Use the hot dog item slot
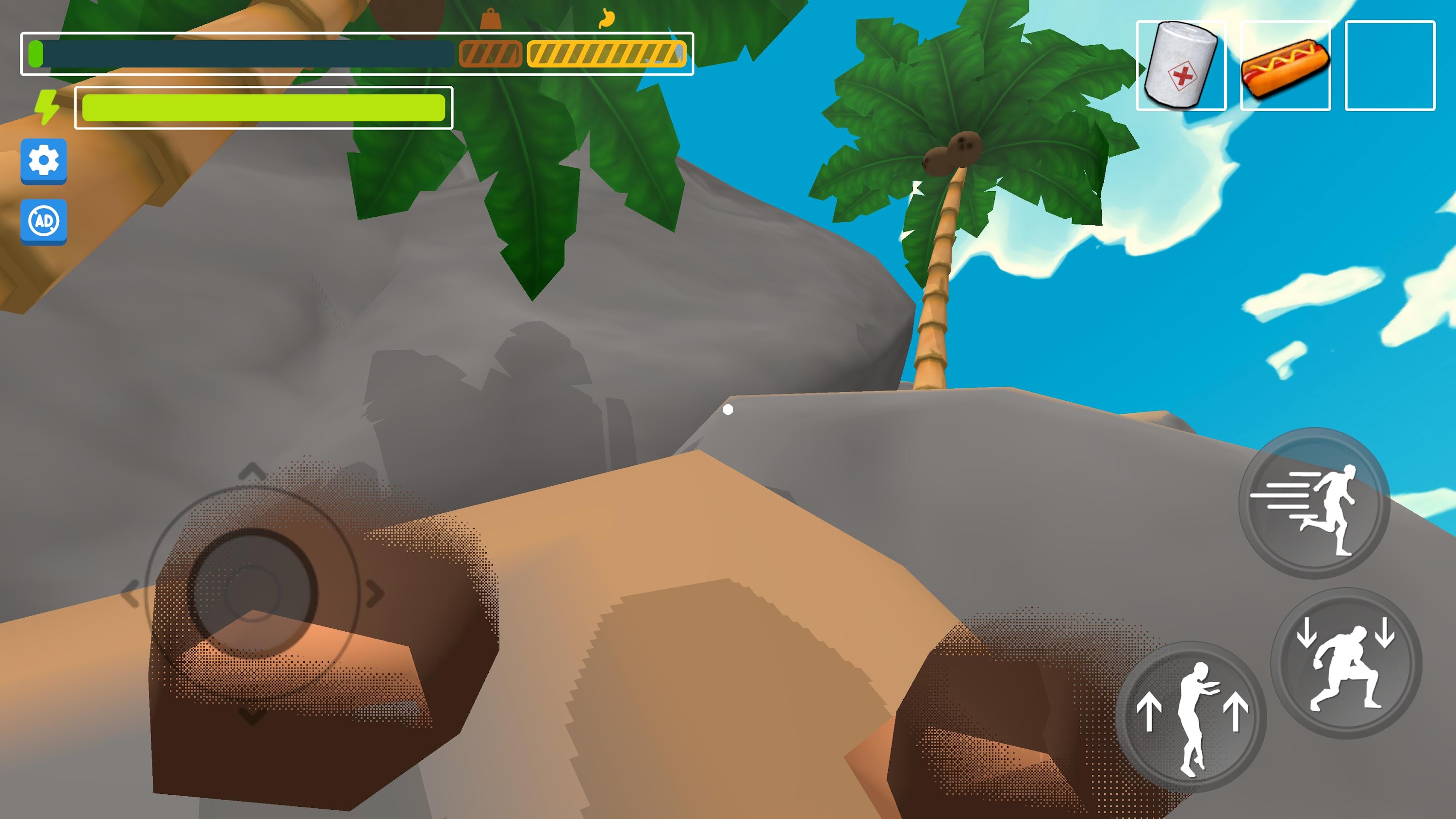 (1285, 66)
